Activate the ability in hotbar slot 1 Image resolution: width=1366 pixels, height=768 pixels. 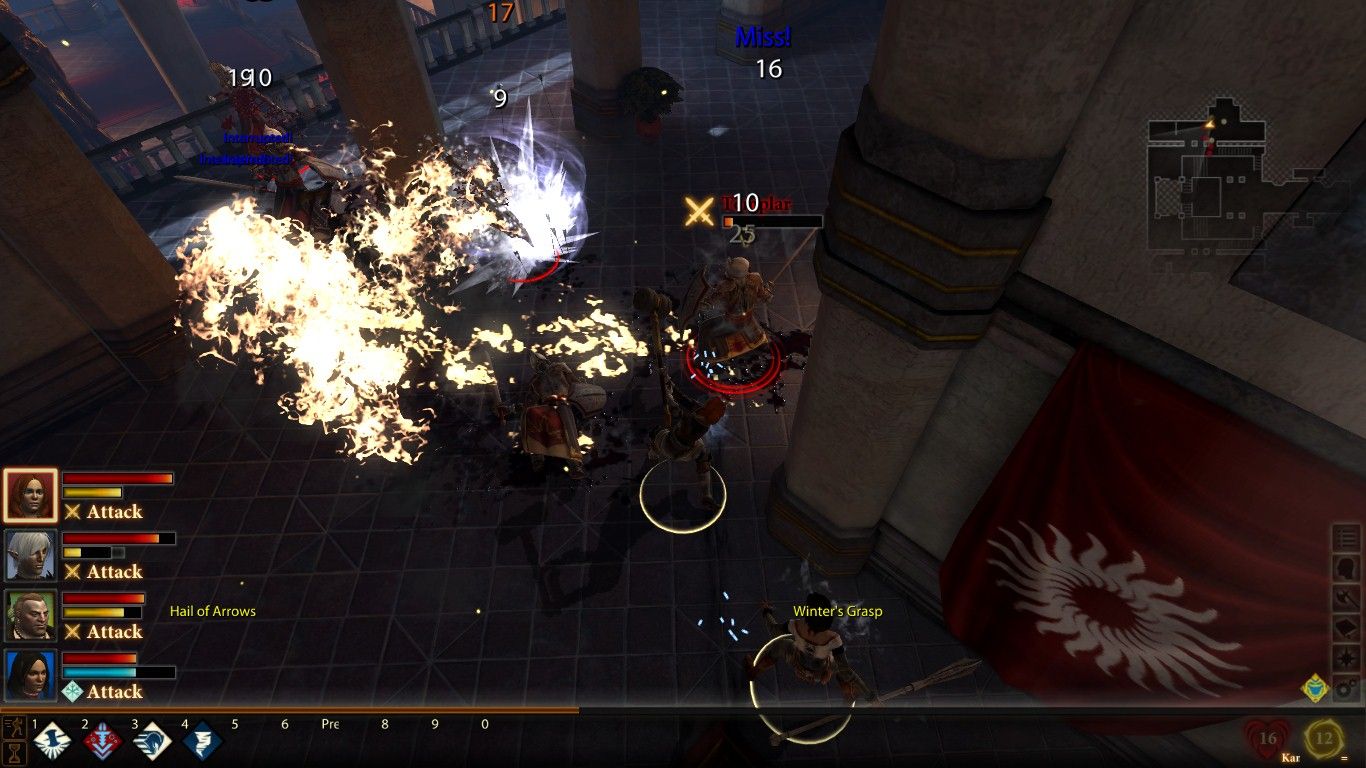pyautogui.click(x=51, y=742)
